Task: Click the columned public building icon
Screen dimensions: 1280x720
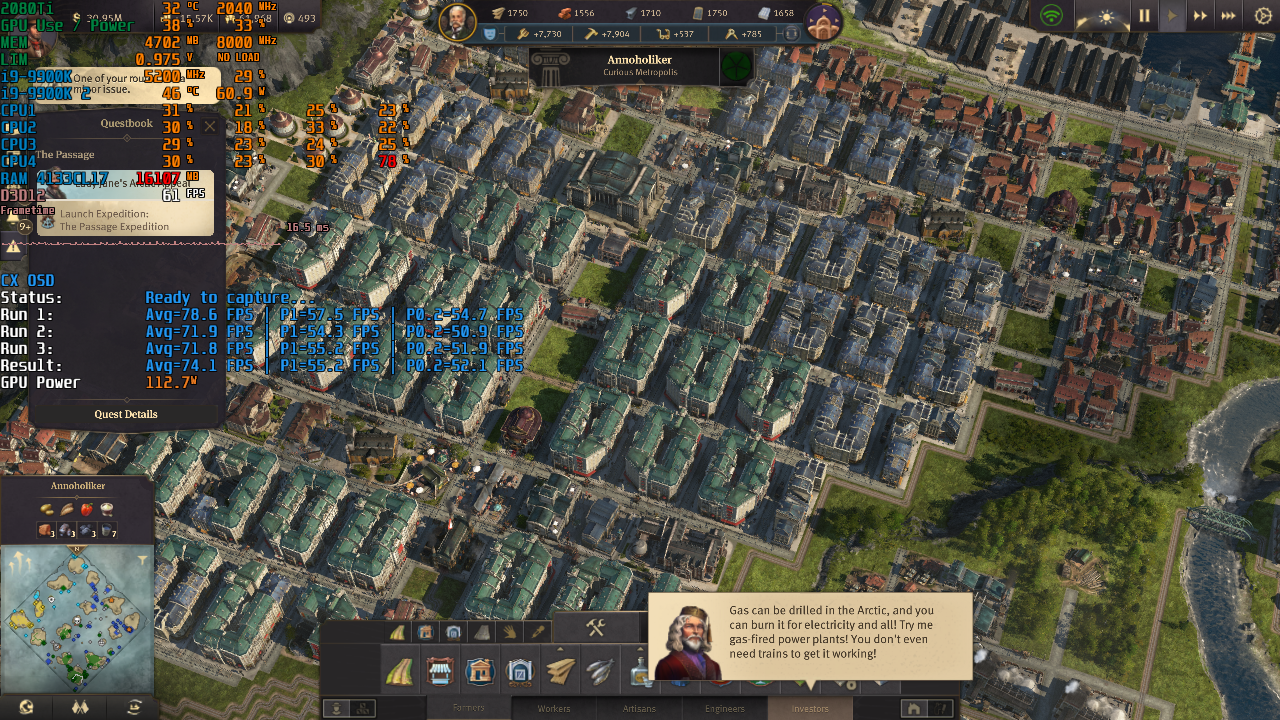Action: [479, 671]
